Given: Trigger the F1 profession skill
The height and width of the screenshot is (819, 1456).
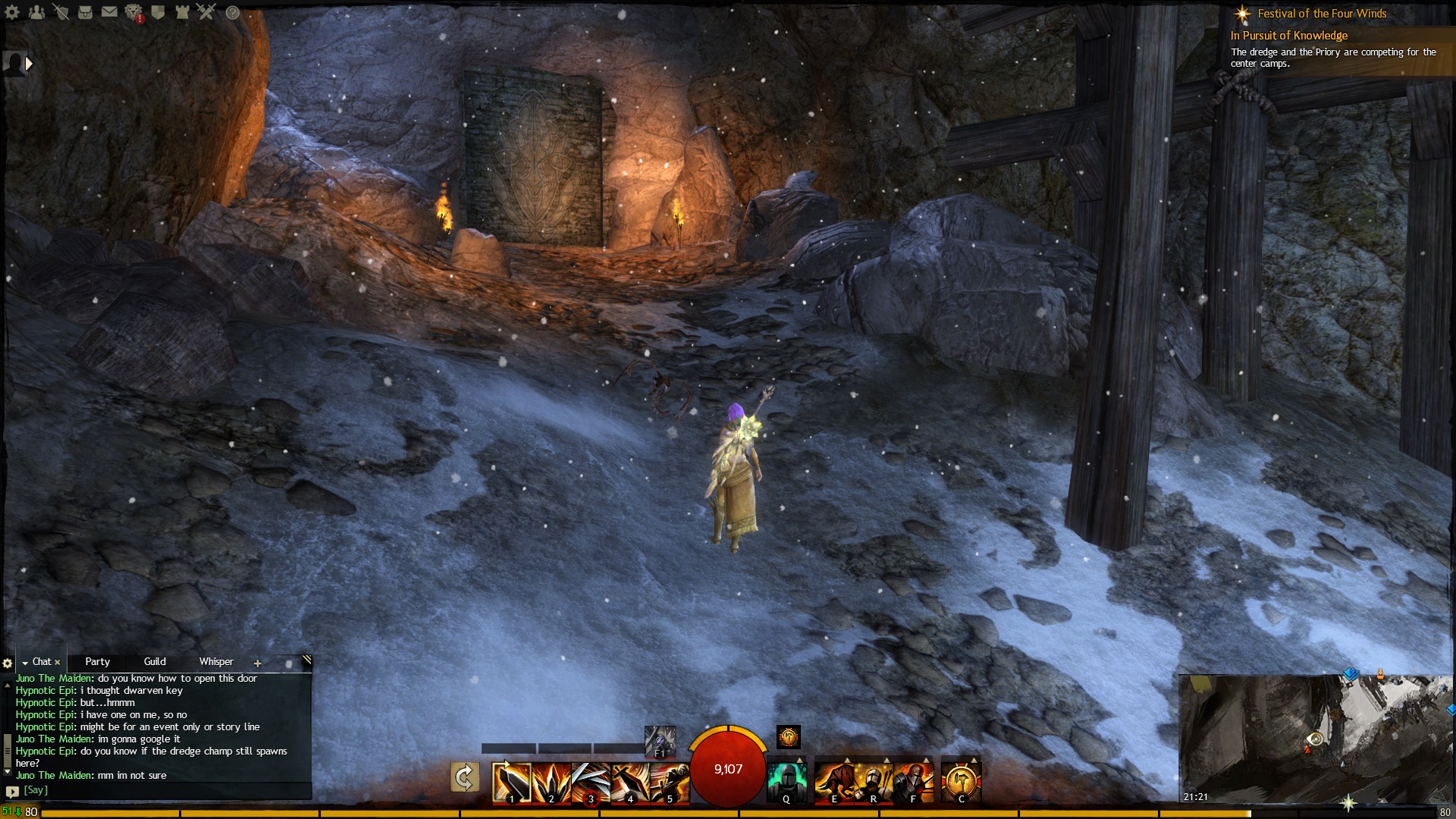Looking at the screenshot, I should (660, 743).
